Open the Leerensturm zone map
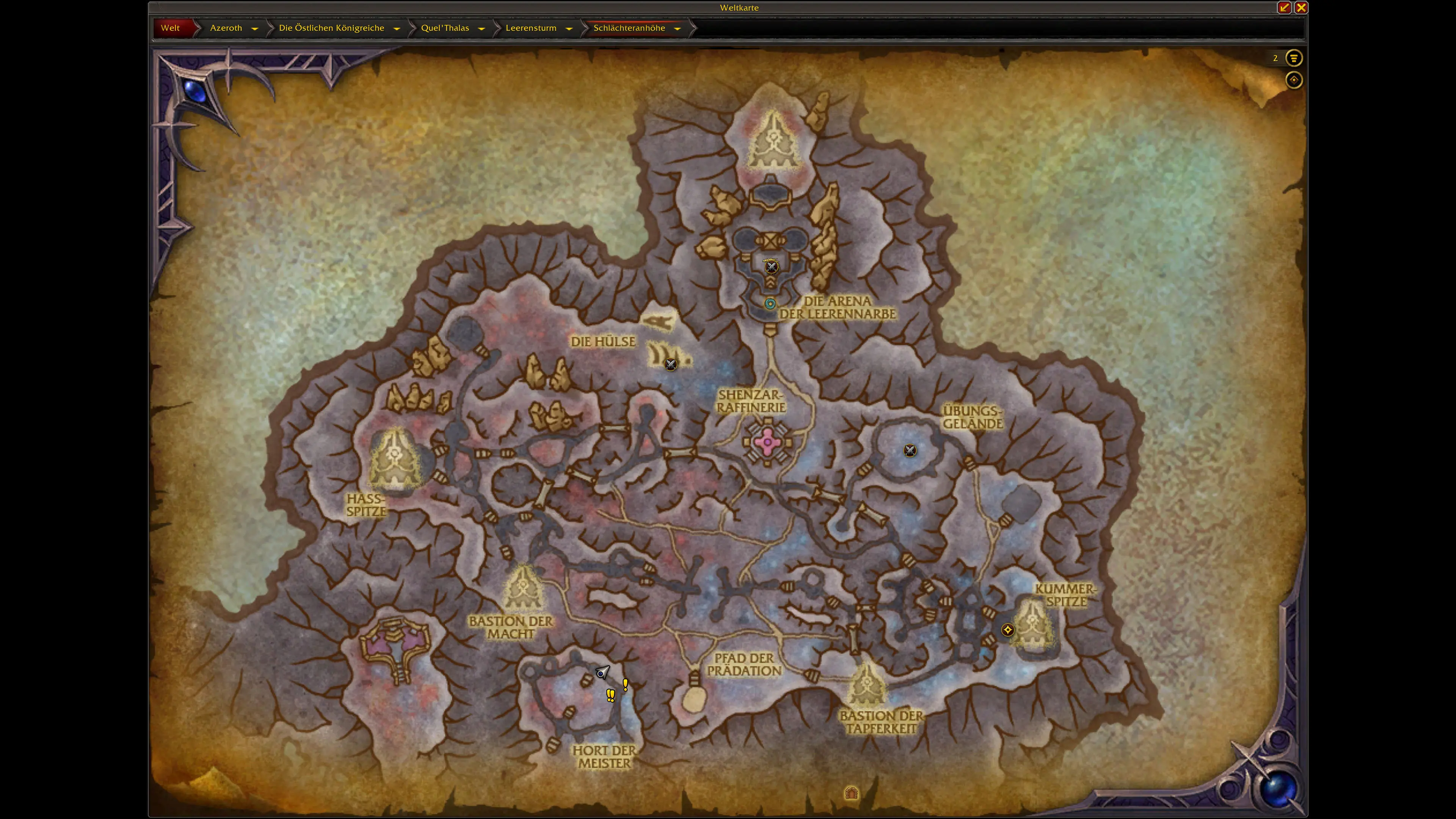This screenshot has width=1456, height=819. (531, 28)
